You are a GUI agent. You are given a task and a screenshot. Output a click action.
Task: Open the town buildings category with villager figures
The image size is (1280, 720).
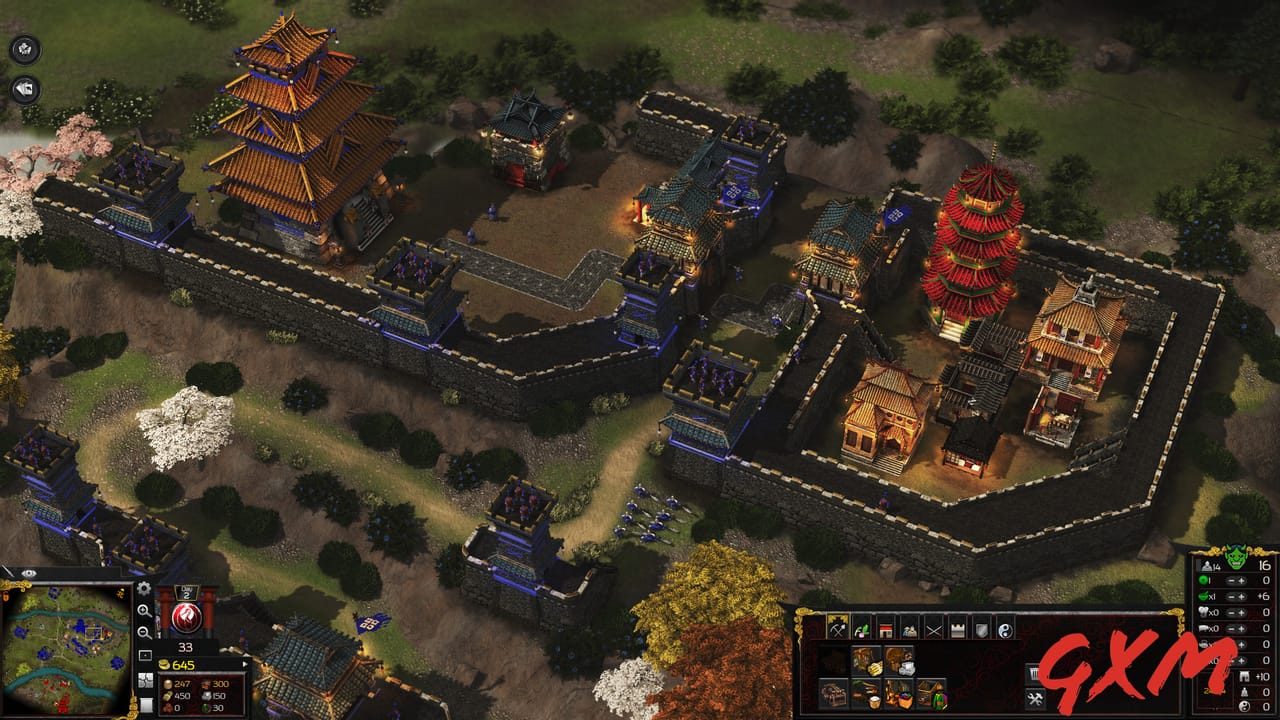point(909,631)
